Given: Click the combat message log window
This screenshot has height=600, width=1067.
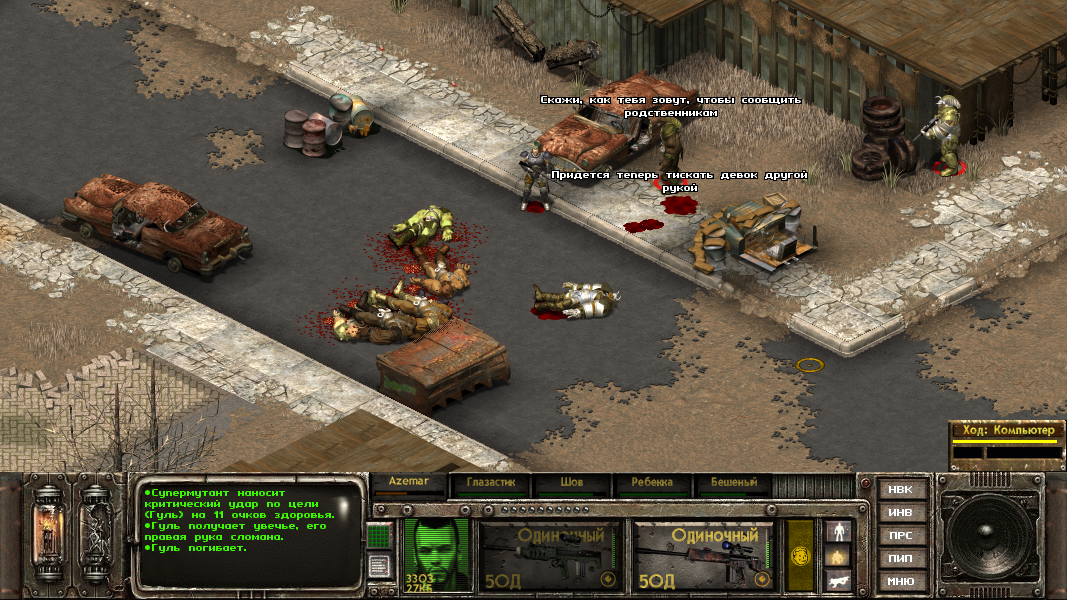Looking at the screenshot, I should (250, 535).
